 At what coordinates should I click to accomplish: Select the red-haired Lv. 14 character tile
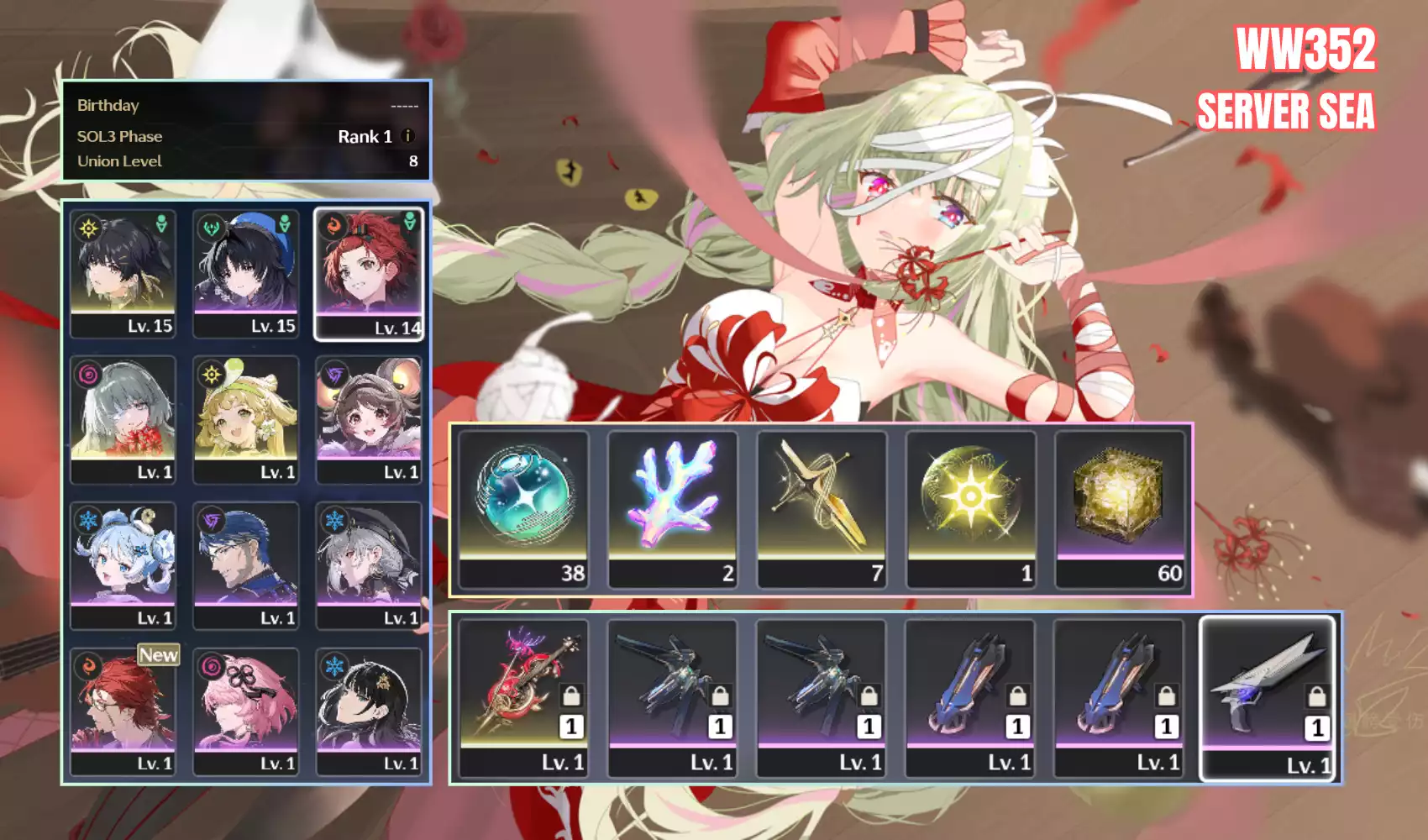(x=369, y=274)
